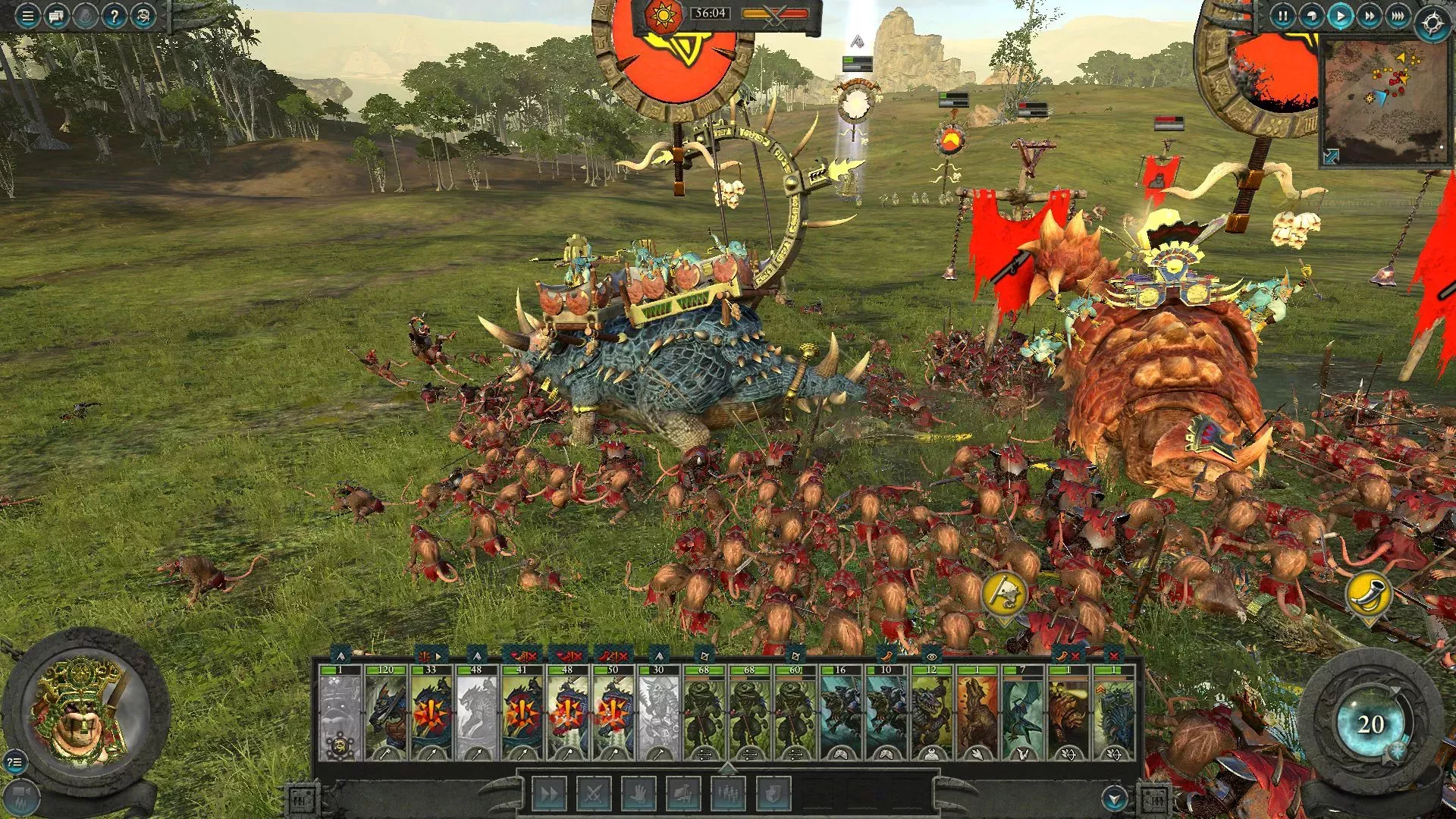Open the battle menu with the hamburger icon
The height and width of the screenshot is (819, 1456).
click(x=27, y=17)
